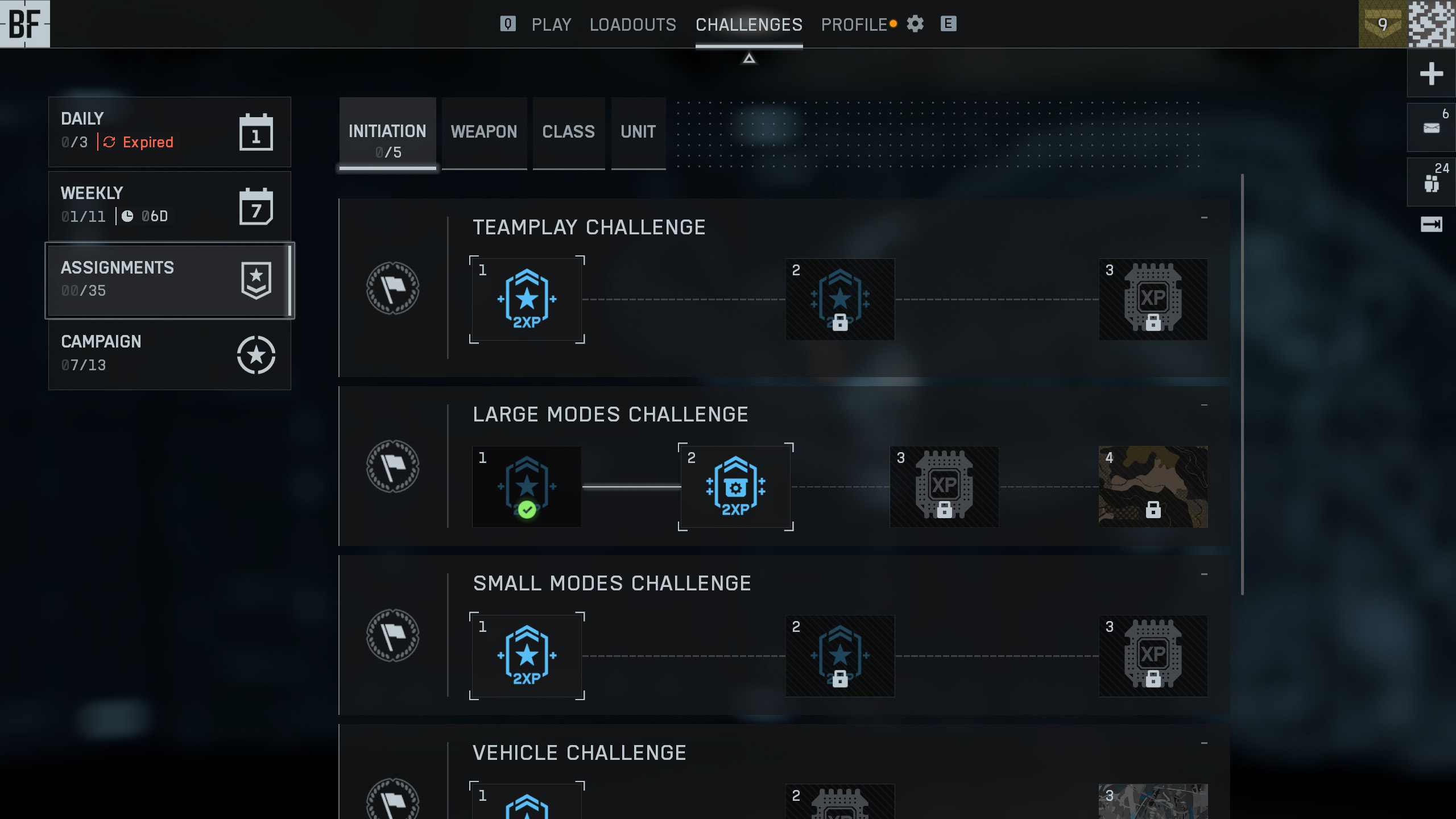Open settings via the gear icon
Screen dimensions: 1456x819
click(915, 24)
